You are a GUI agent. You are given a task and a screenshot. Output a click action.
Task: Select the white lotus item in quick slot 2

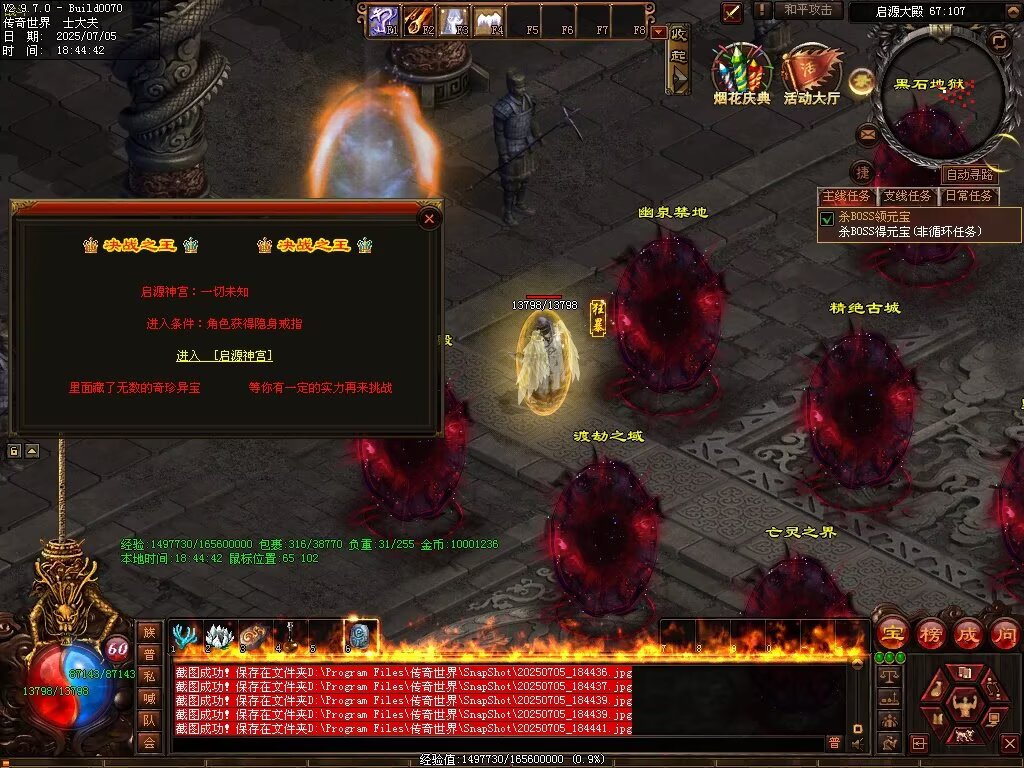pos(219,636)
